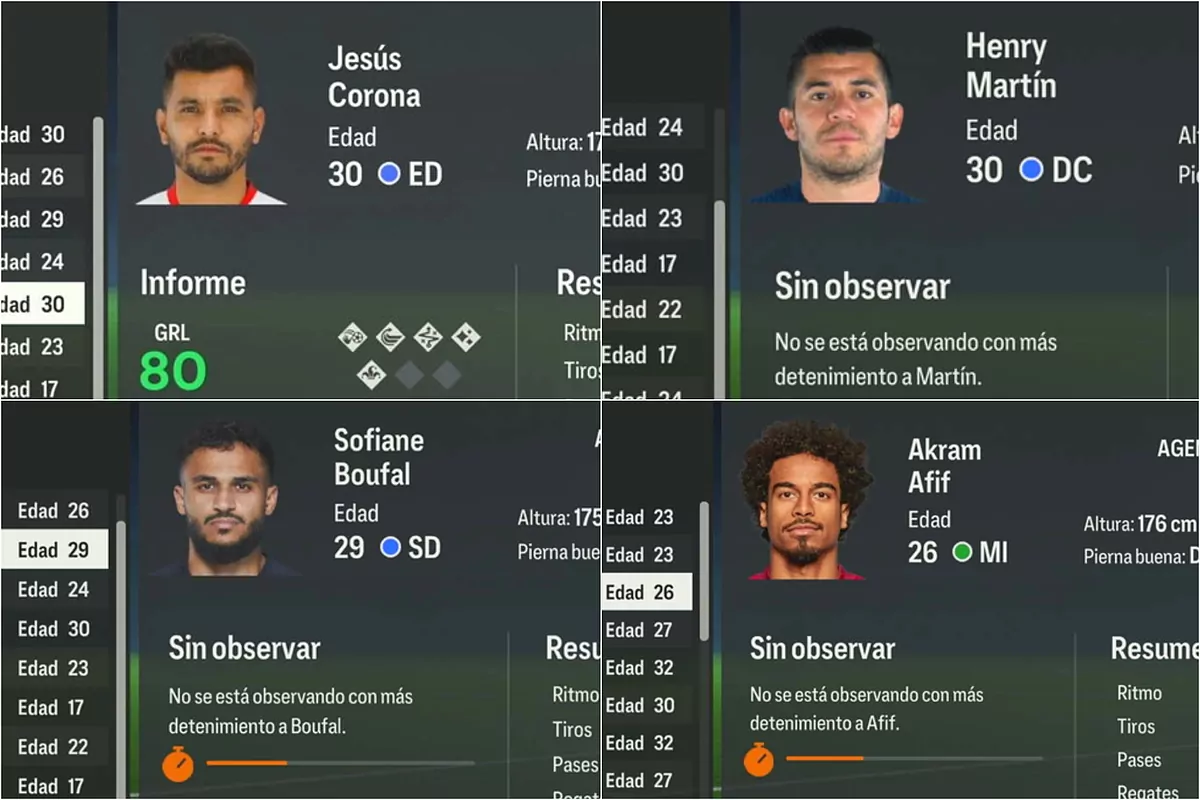Select the Edad 24 row in Boufal's list
1200x800 pixels.
tap(54, 589)
